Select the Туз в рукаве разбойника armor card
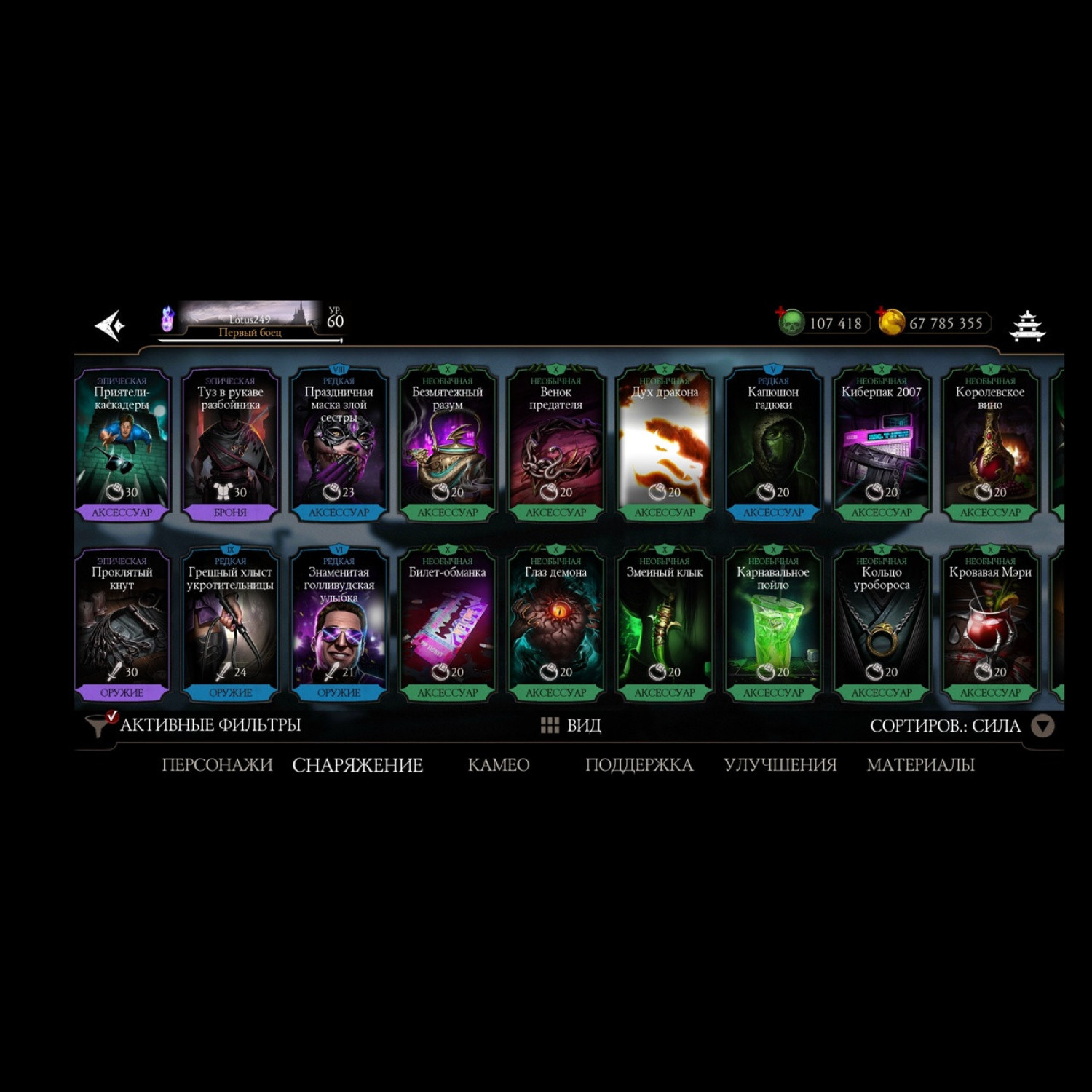The width and height of the screenshot is (1092, 1092). (230, 444)
